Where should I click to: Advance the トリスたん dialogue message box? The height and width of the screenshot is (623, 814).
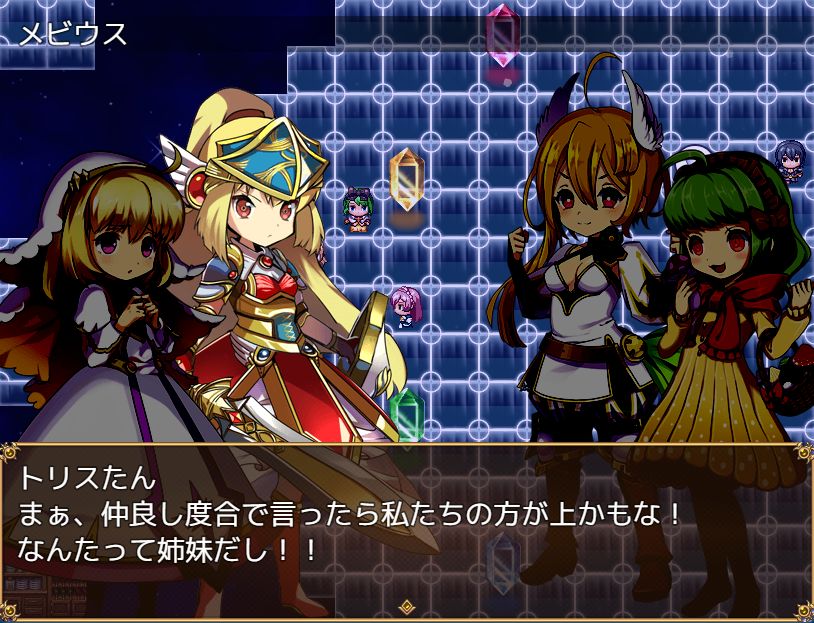click(406, 525)
